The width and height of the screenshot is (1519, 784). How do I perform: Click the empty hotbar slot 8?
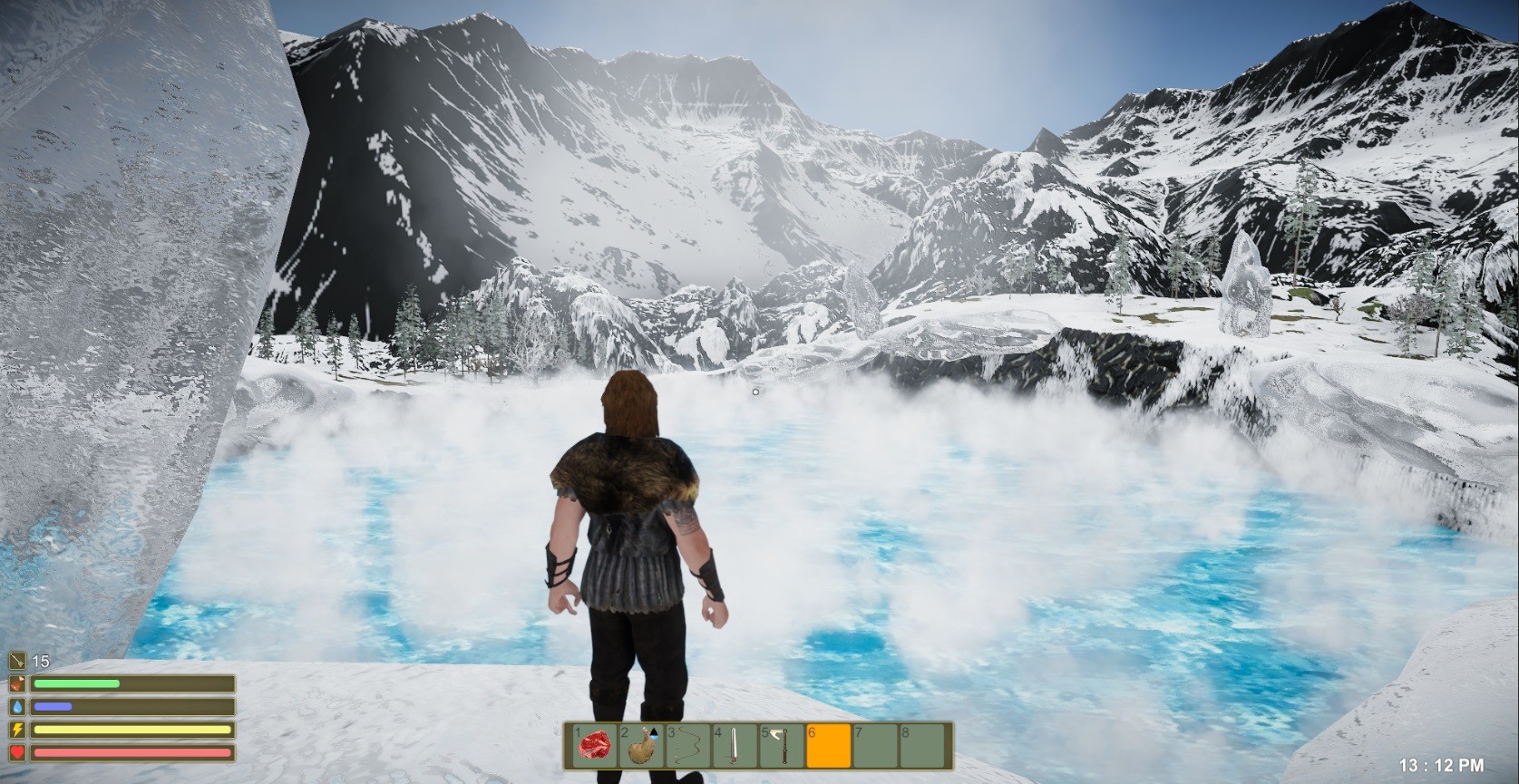[x=920, y=746]
